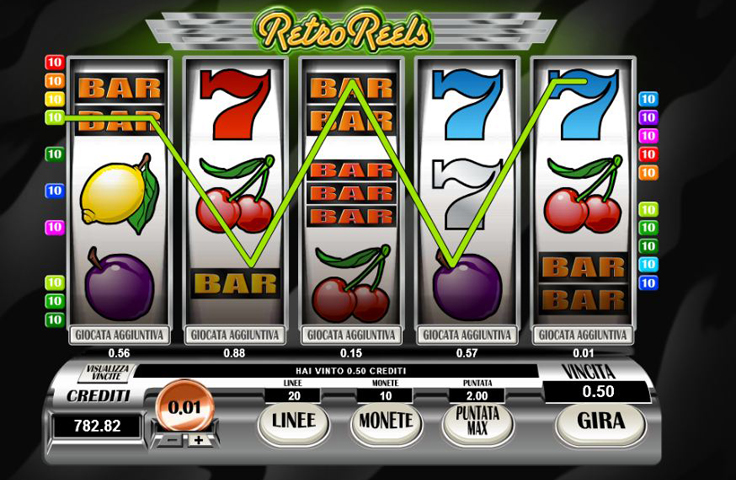Decrease coin value with the minus button
This screenshot has width=736, height=480.
click(x=171, y=440)
